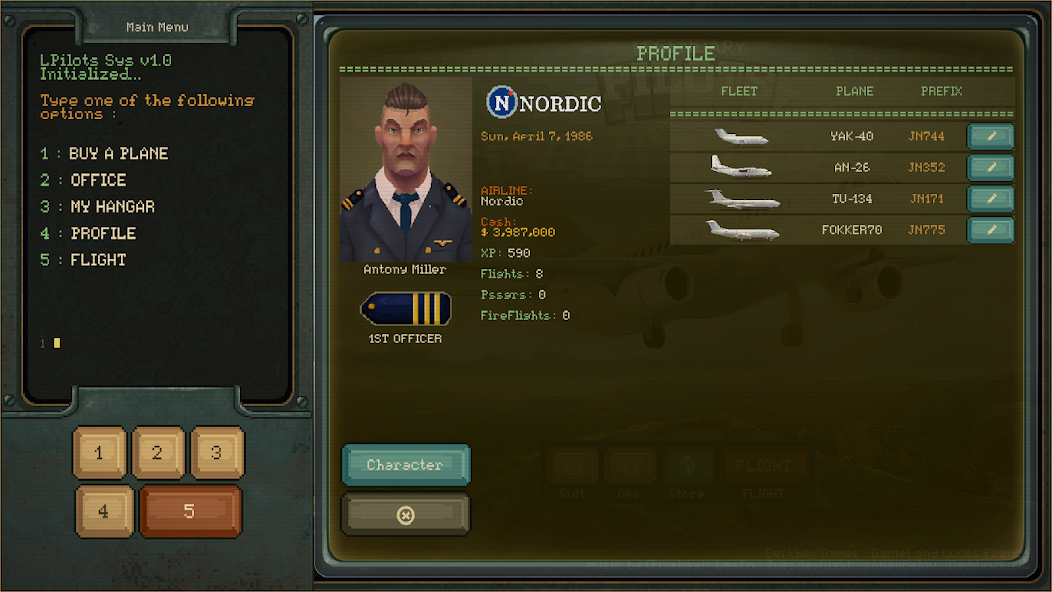1052x592 pixels.
Task: Click the keypad button numbered 1
Action: 99,453
